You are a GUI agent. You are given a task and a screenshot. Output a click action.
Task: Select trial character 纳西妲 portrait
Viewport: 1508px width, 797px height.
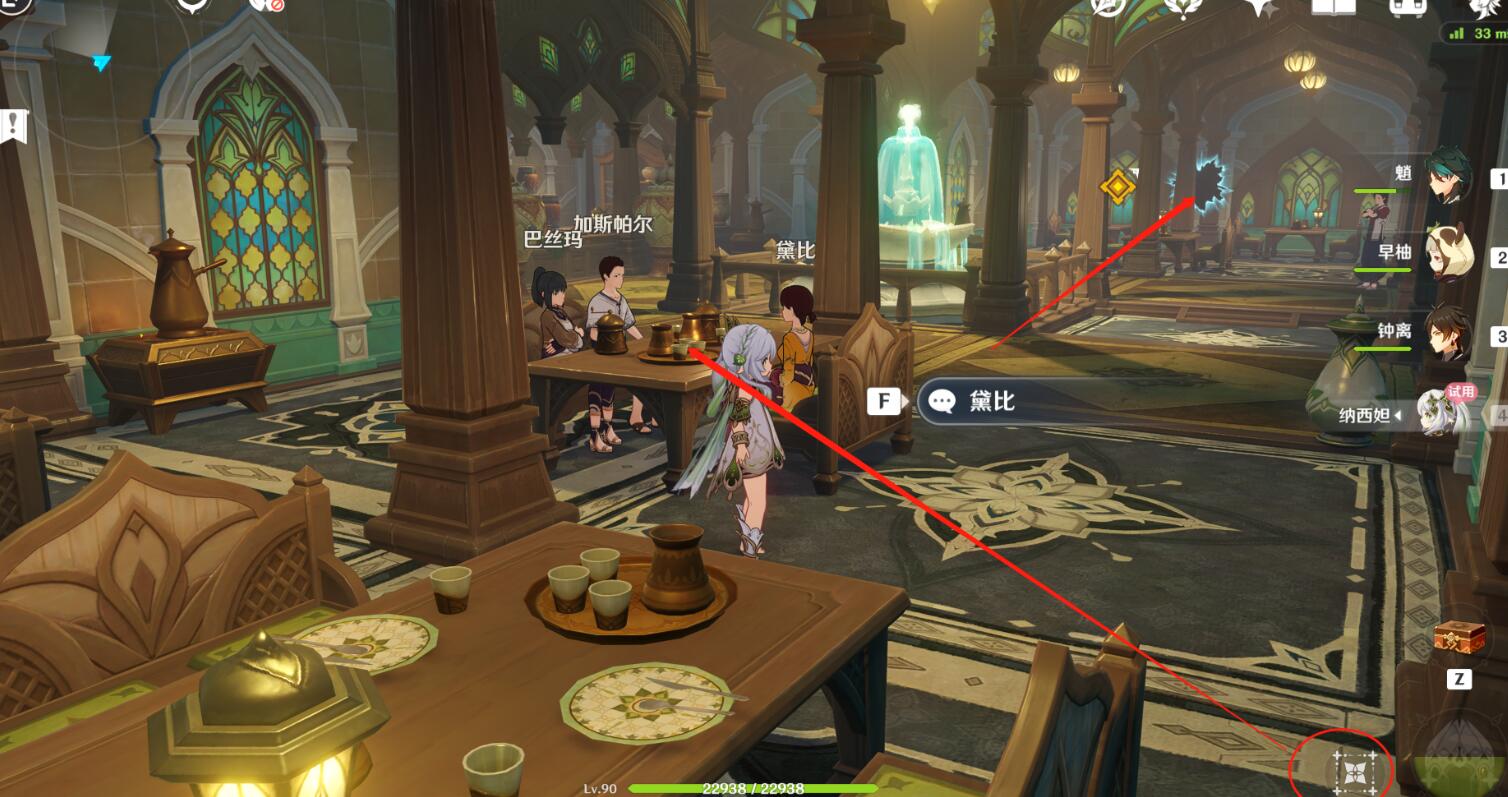1446,410
